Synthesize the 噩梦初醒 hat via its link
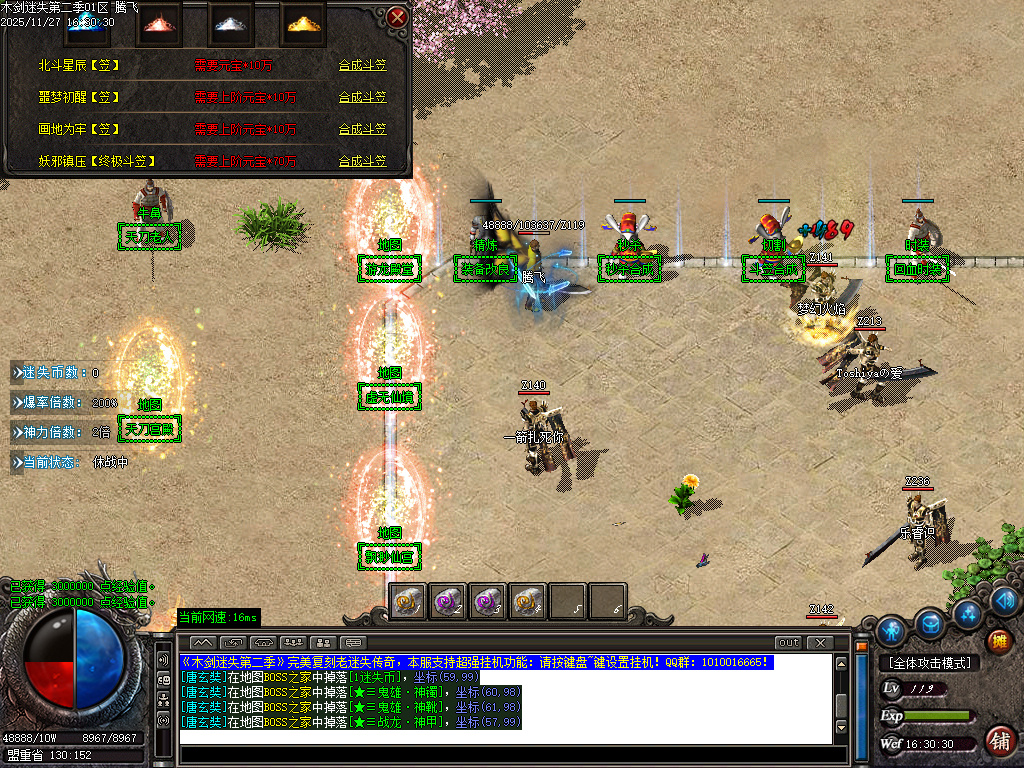 point(362,97)
